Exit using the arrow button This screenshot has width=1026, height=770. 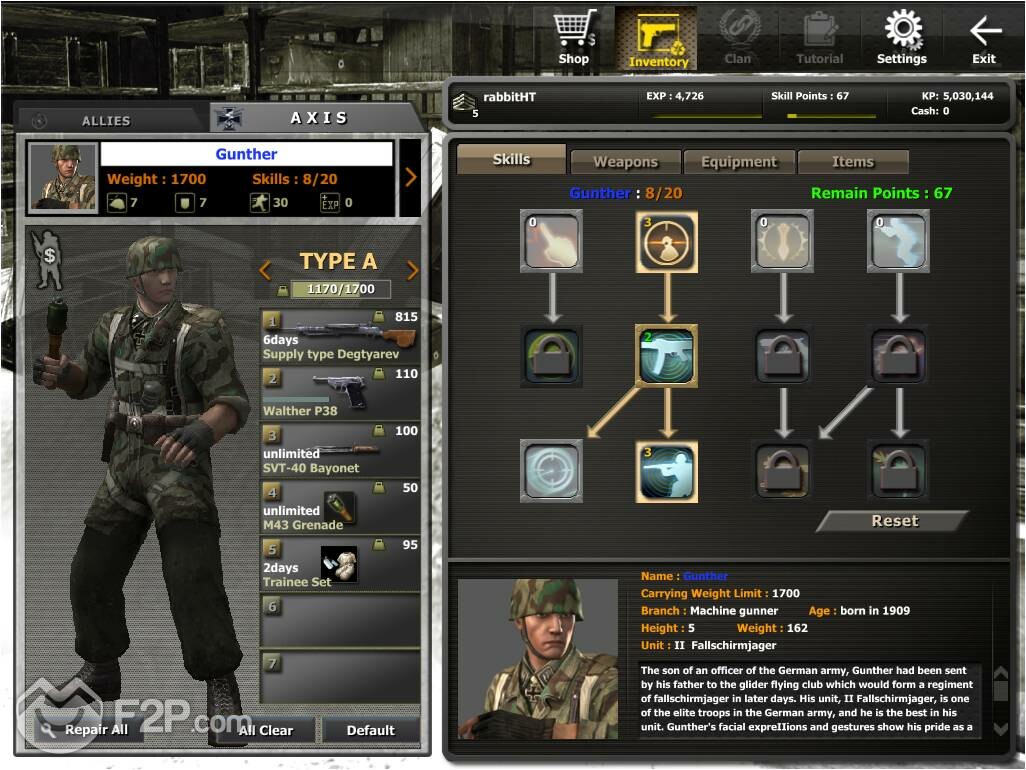point(984,38)
